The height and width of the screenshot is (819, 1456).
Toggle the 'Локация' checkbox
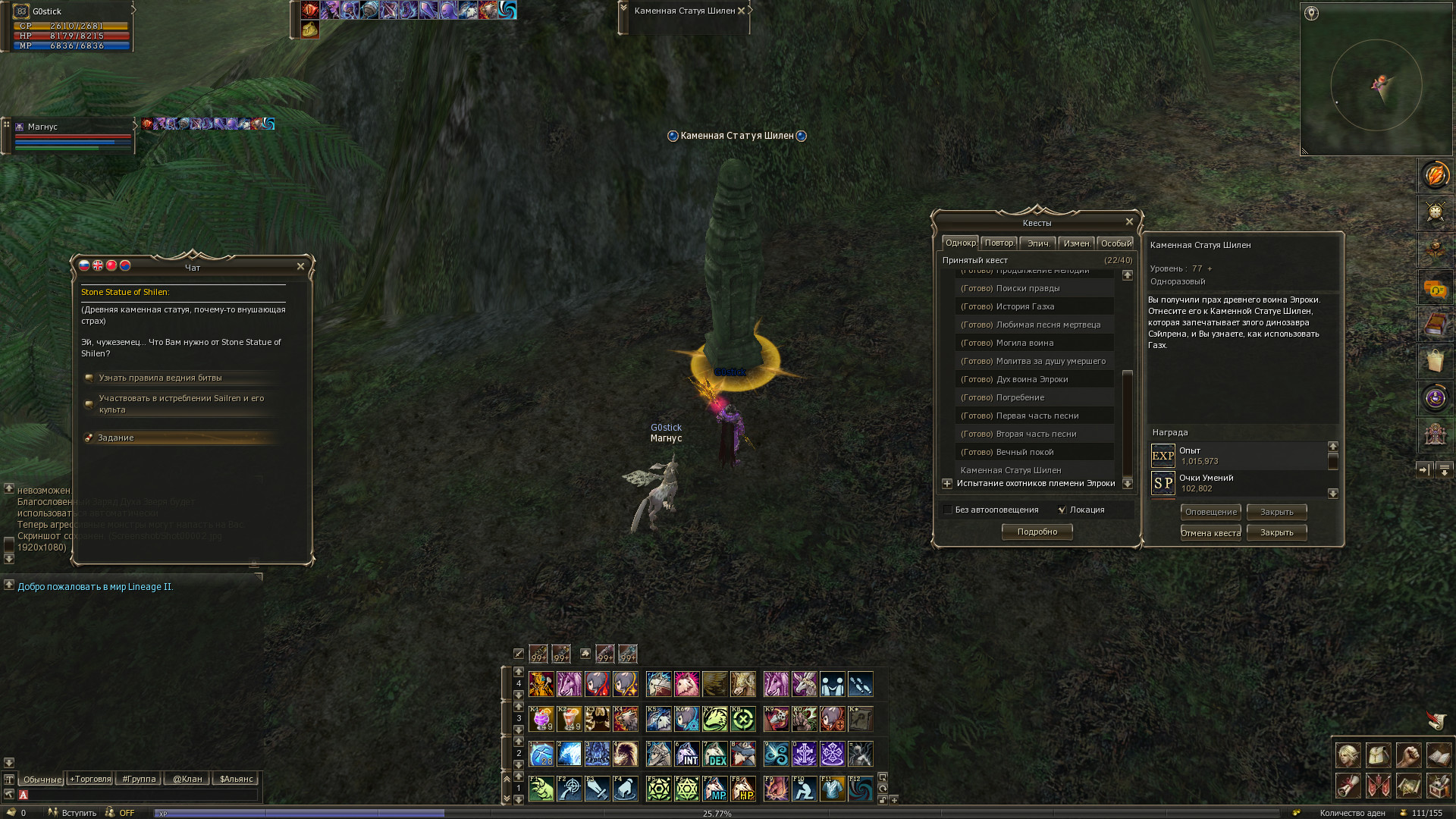click(x=1062, y=510)
